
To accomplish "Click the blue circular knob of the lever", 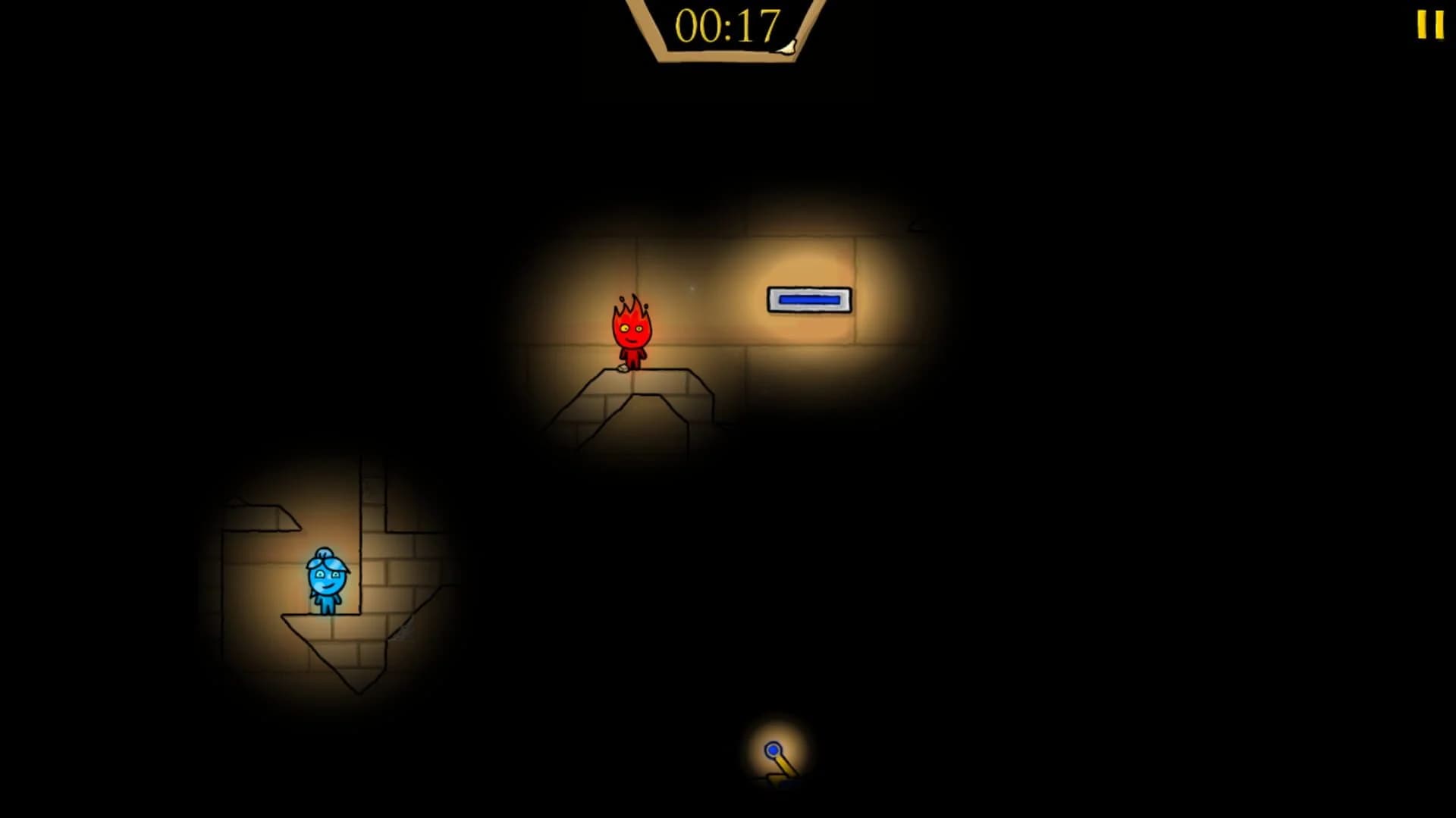I will pos(773,751).
